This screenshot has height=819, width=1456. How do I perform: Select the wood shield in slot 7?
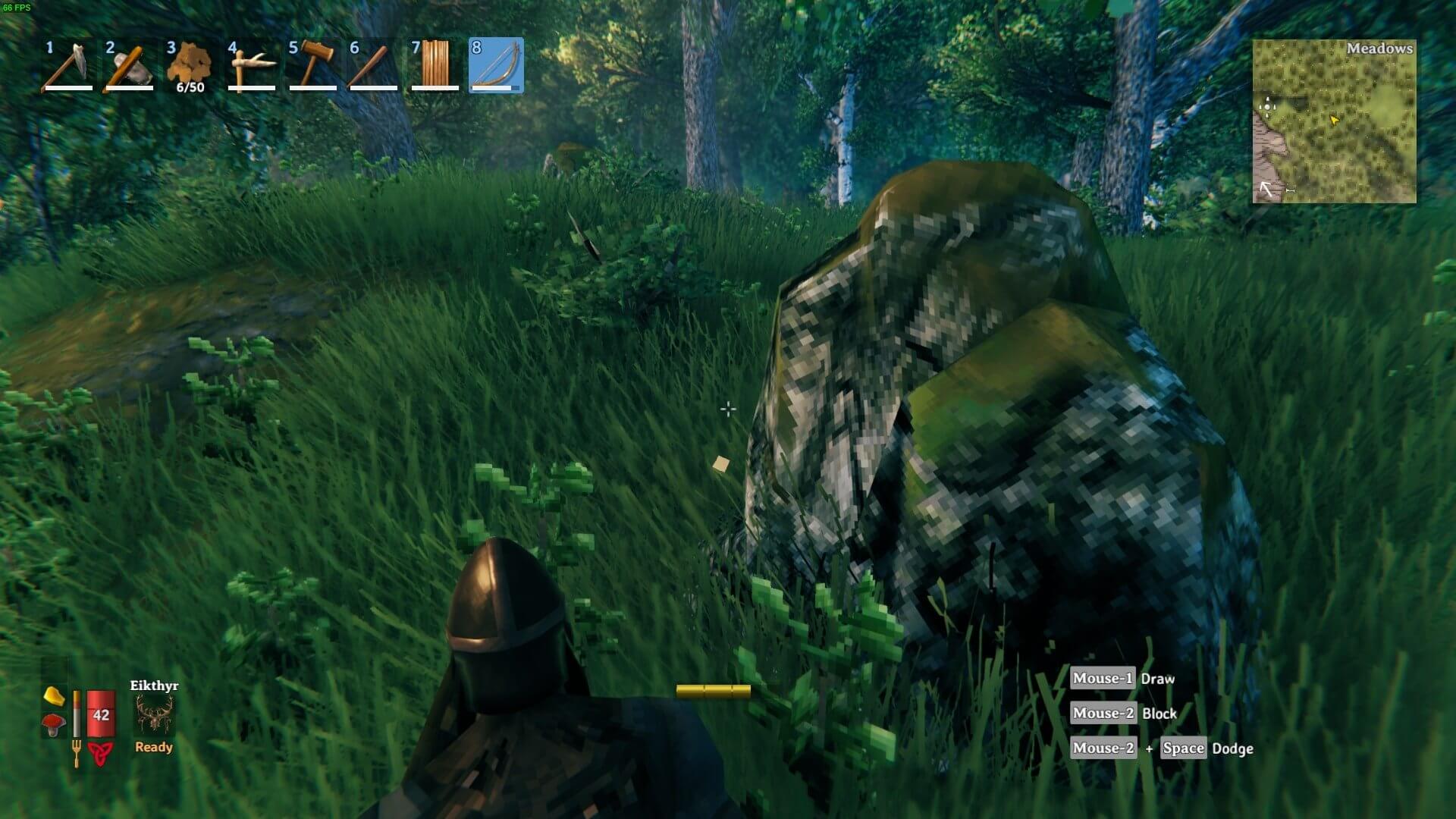(435, 65)
